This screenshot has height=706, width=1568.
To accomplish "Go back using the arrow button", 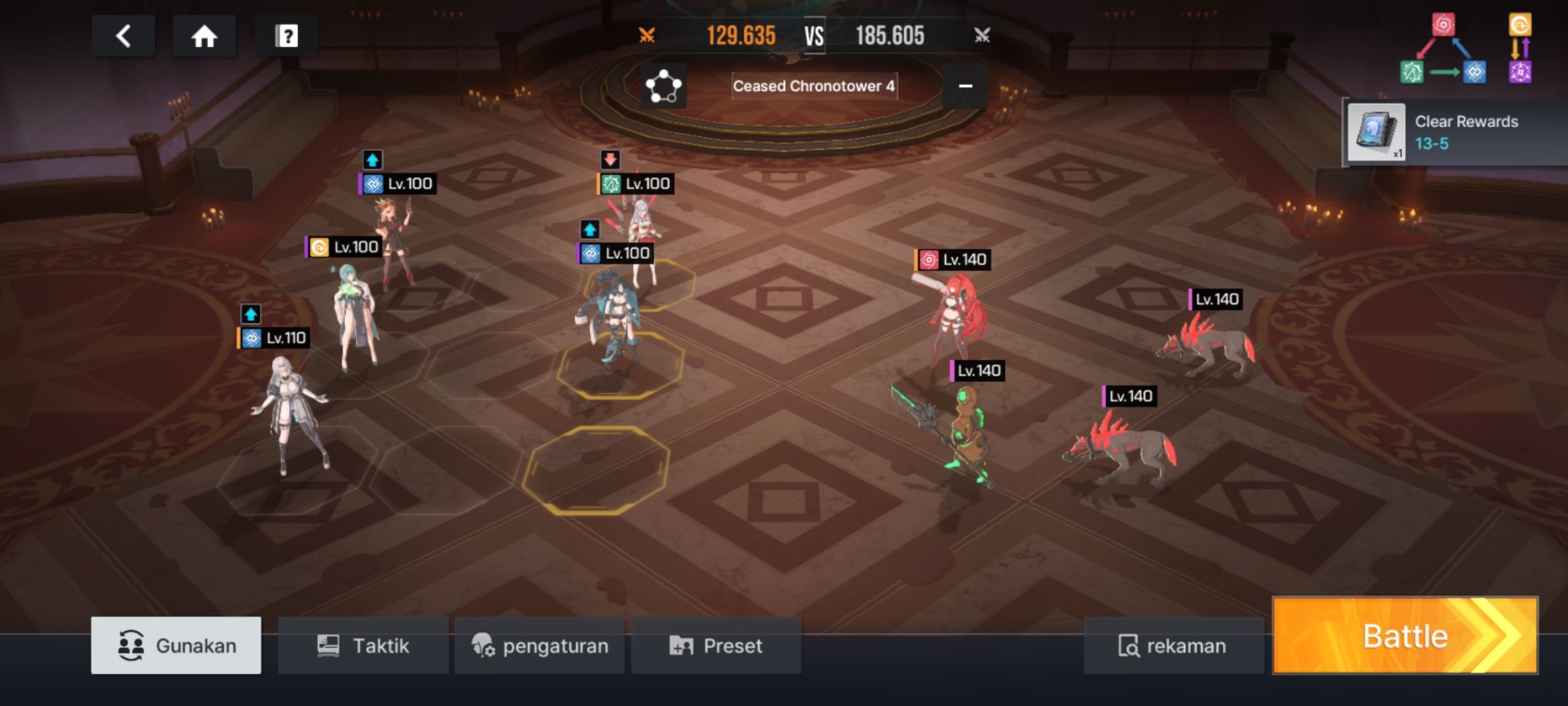I will 123,36.
